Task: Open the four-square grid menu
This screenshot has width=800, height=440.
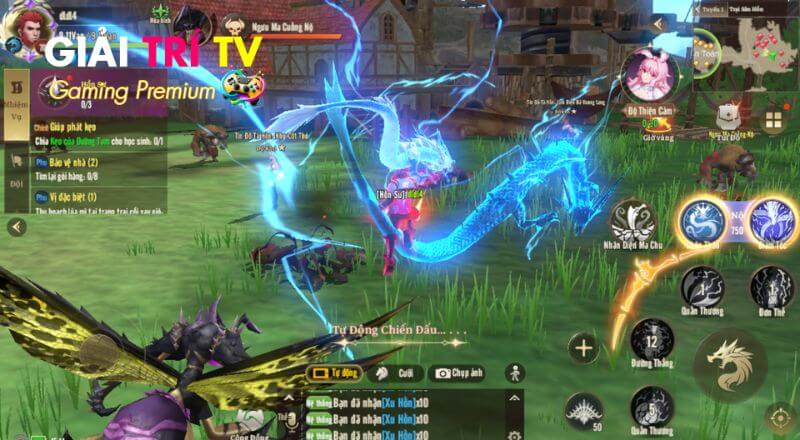Action: pyautogui.click(x=774, y=120)
